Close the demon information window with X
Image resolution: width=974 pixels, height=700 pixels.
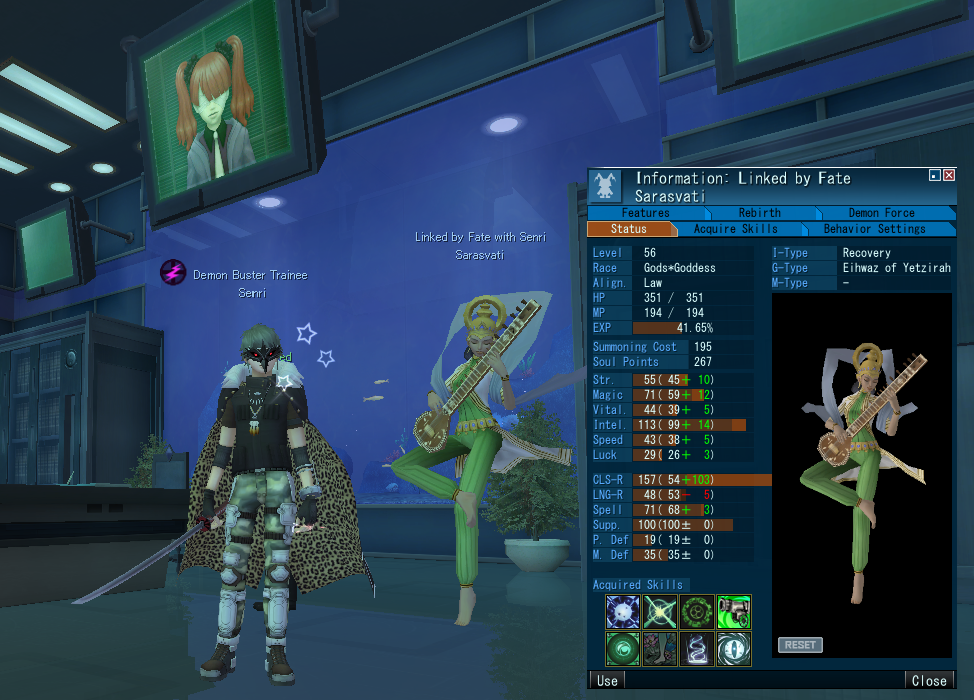[x=949, y=175]
